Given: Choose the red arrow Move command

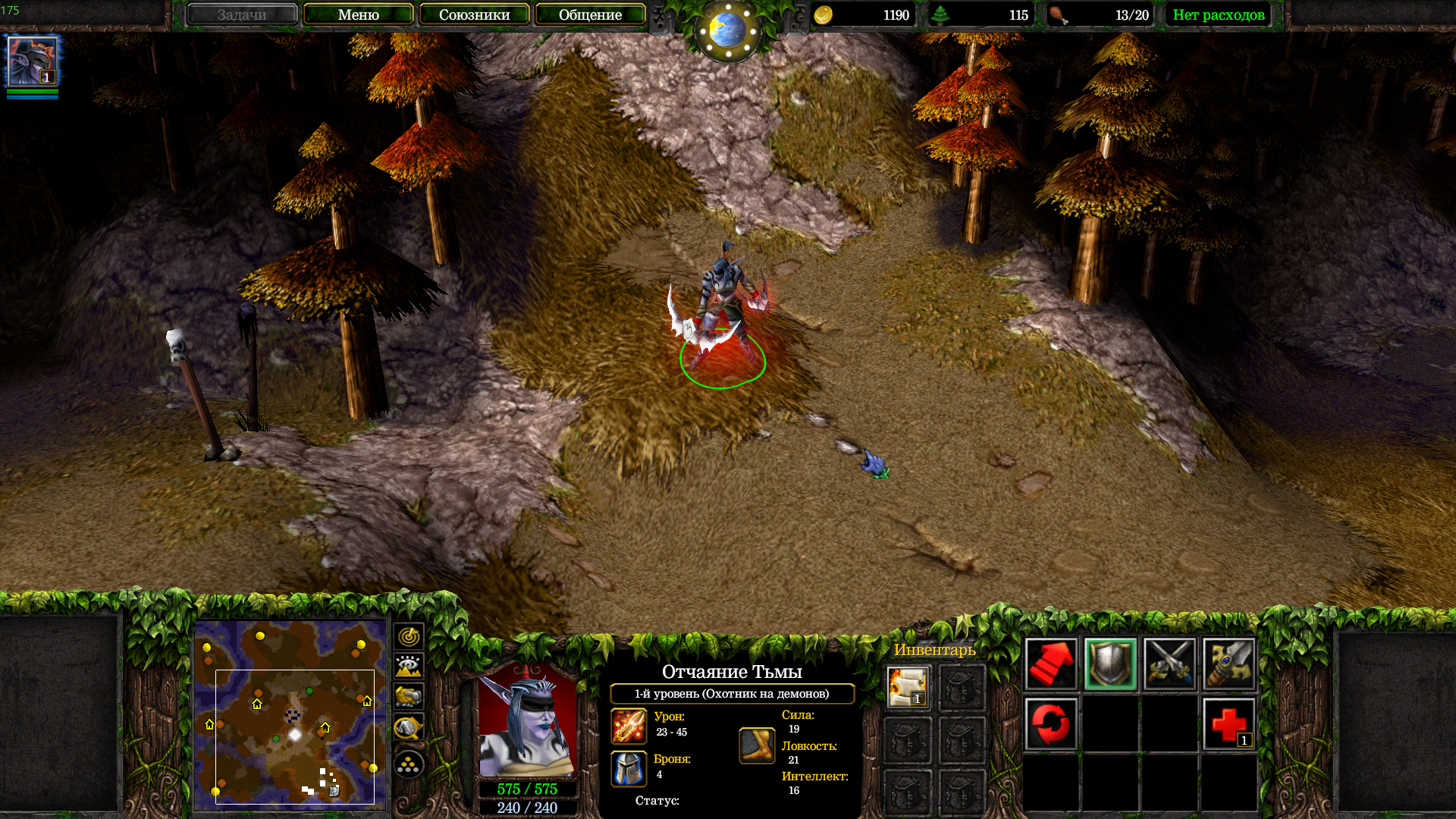Looking at the screenshot, I should pos(1050,664).
